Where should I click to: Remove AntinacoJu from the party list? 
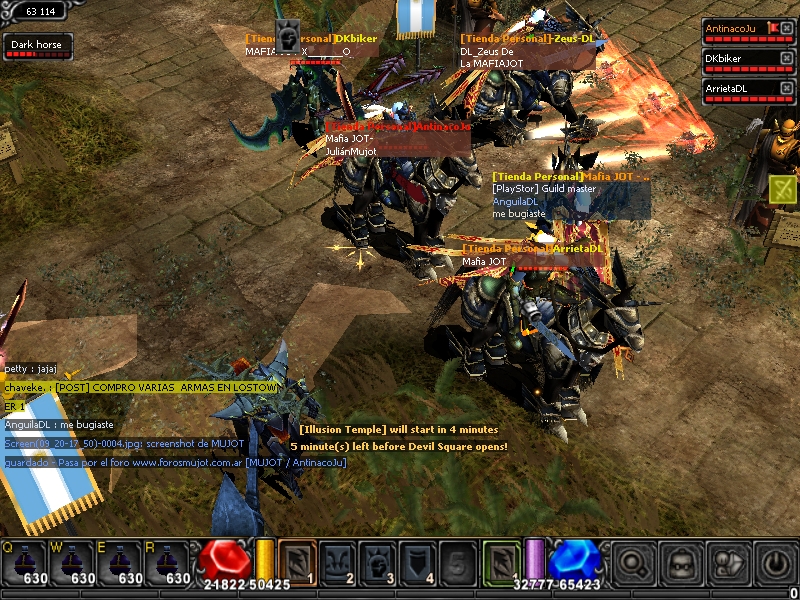(x=786, y=28)
